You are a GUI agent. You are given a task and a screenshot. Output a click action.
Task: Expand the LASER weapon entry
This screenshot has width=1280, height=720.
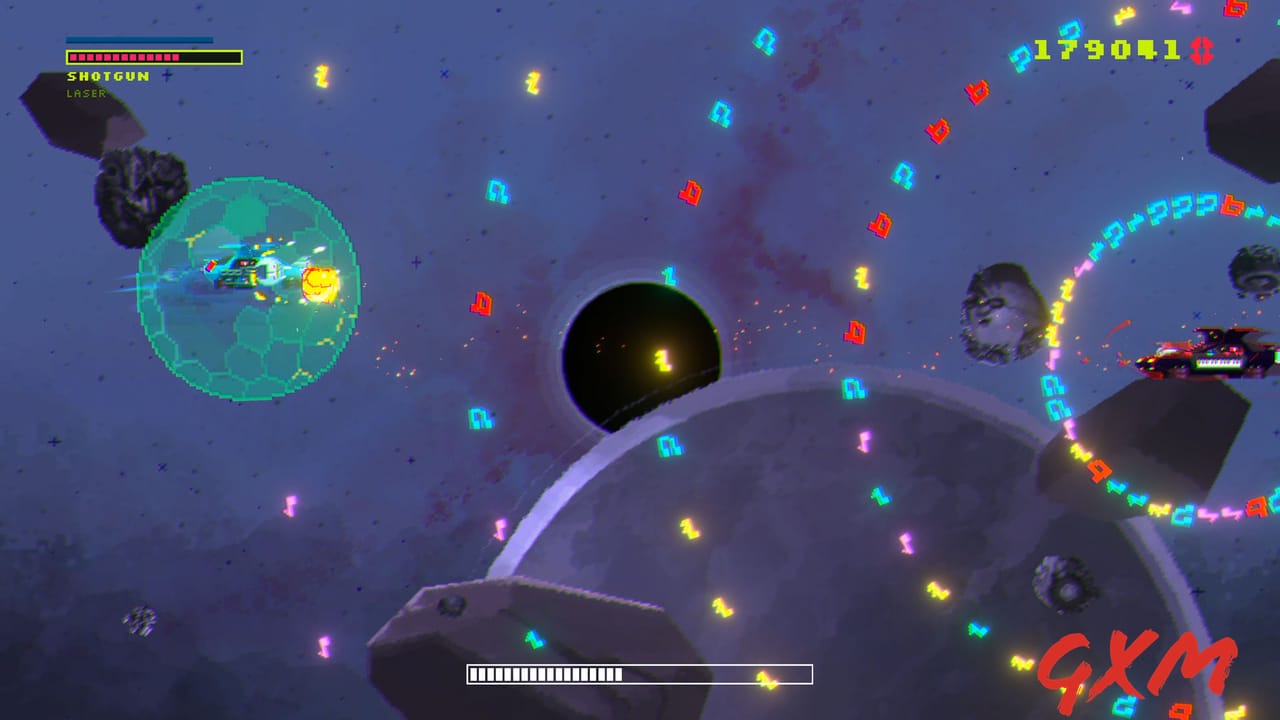[x=88, y=92]
